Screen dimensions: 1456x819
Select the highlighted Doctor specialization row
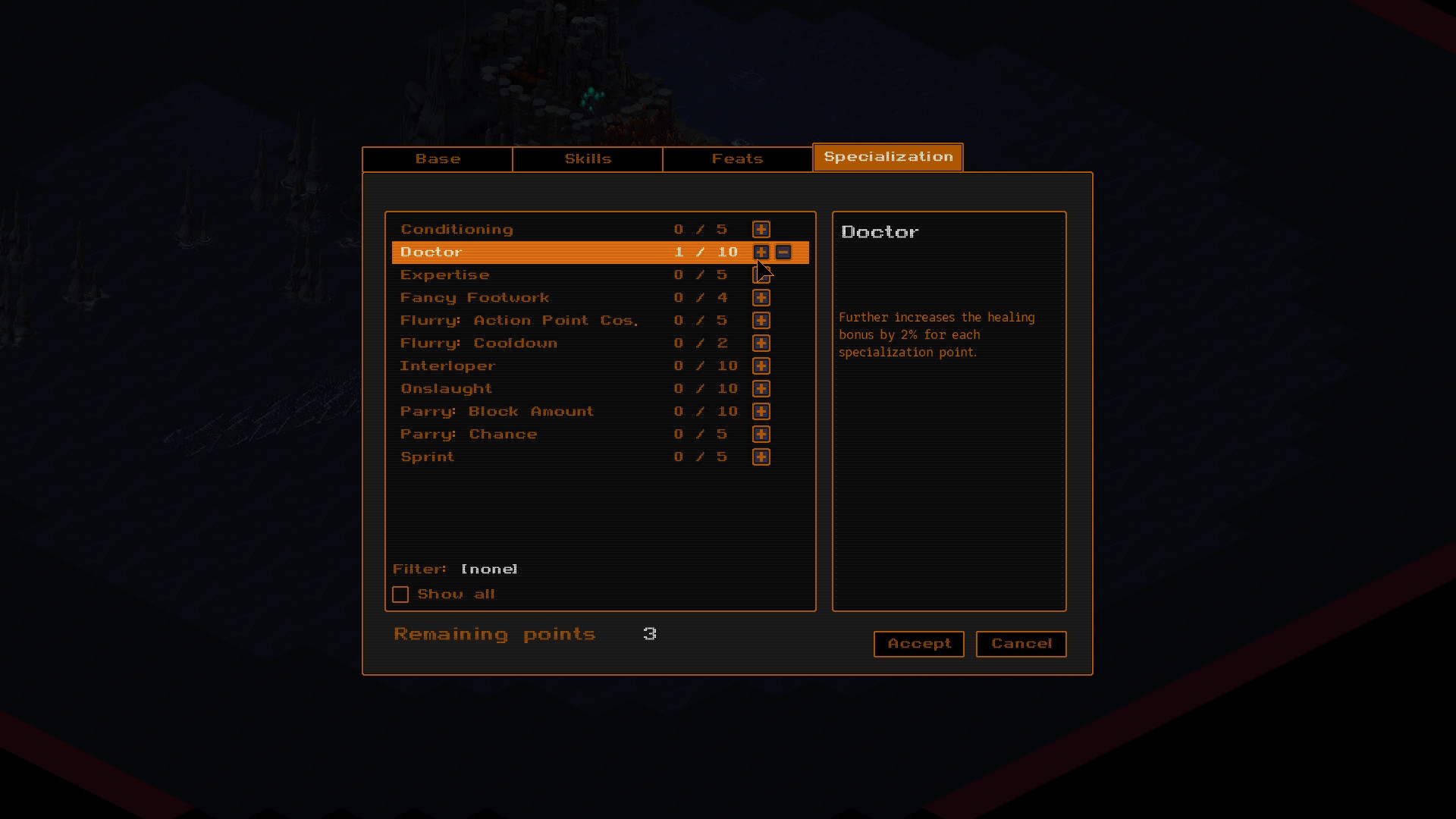(531, 252)
